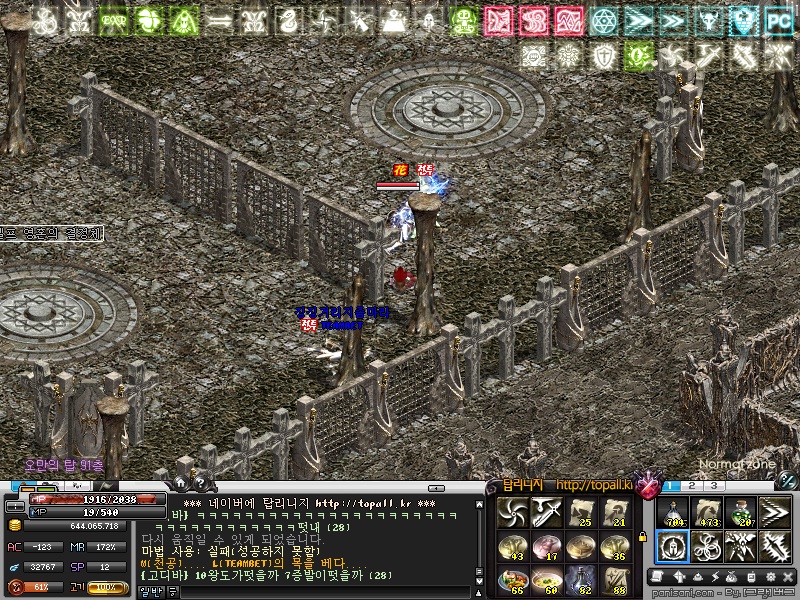800x600 pixels.
Task: Select the triple-arrow haste skill slot
Action: (x=773, y=512)
